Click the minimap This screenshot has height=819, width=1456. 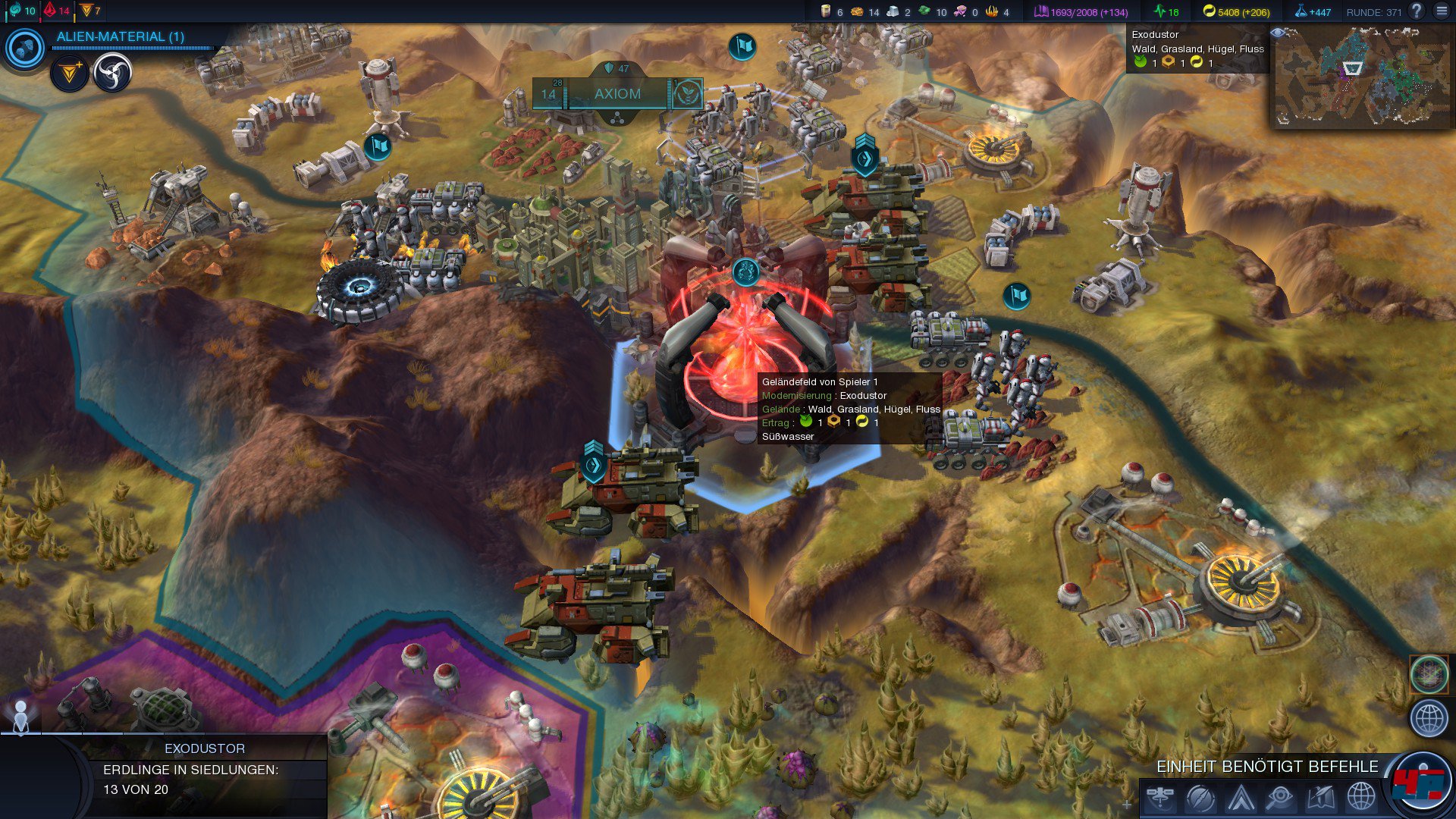pyautogui.click(x=1361, y=77)
